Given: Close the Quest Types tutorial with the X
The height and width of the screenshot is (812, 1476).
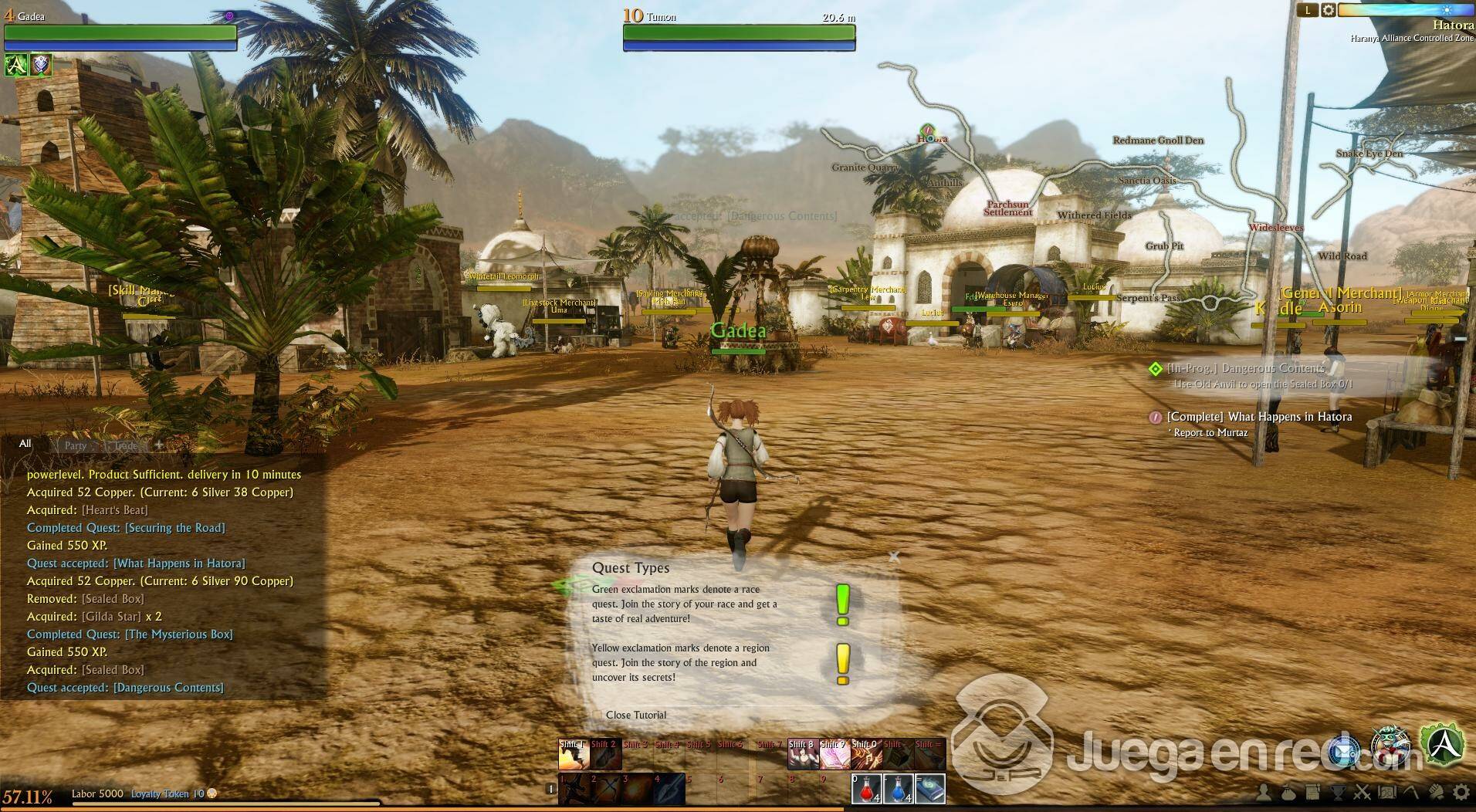Looking at the screenshot, I should pos(894,556).
